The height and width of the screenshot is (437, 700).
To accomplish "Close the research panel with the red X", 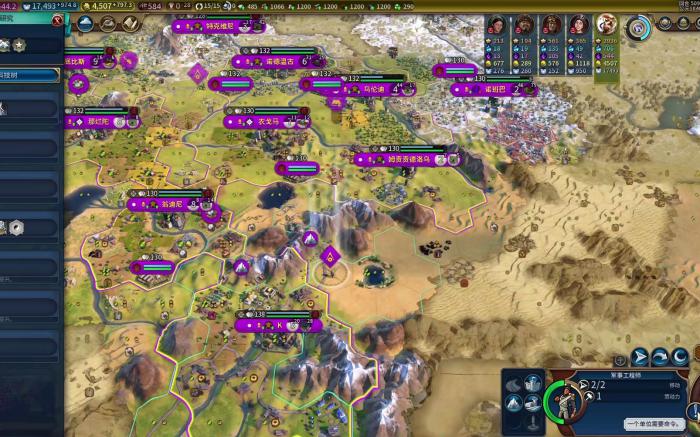I will [x=56, y=18].
